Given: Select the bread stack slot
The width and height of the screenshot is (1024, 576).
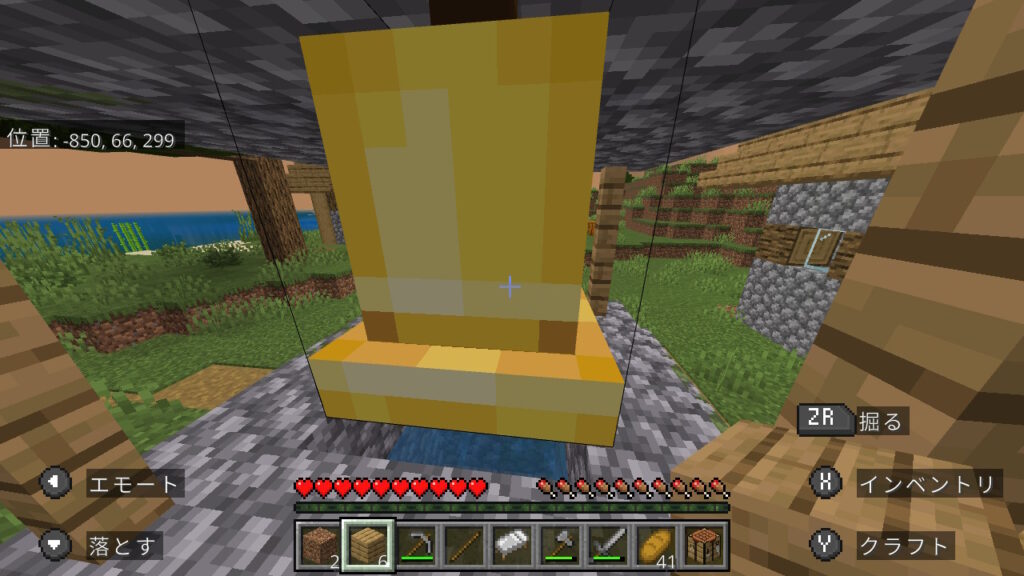Looking at the screenshot, I should (x=656, y=546).
